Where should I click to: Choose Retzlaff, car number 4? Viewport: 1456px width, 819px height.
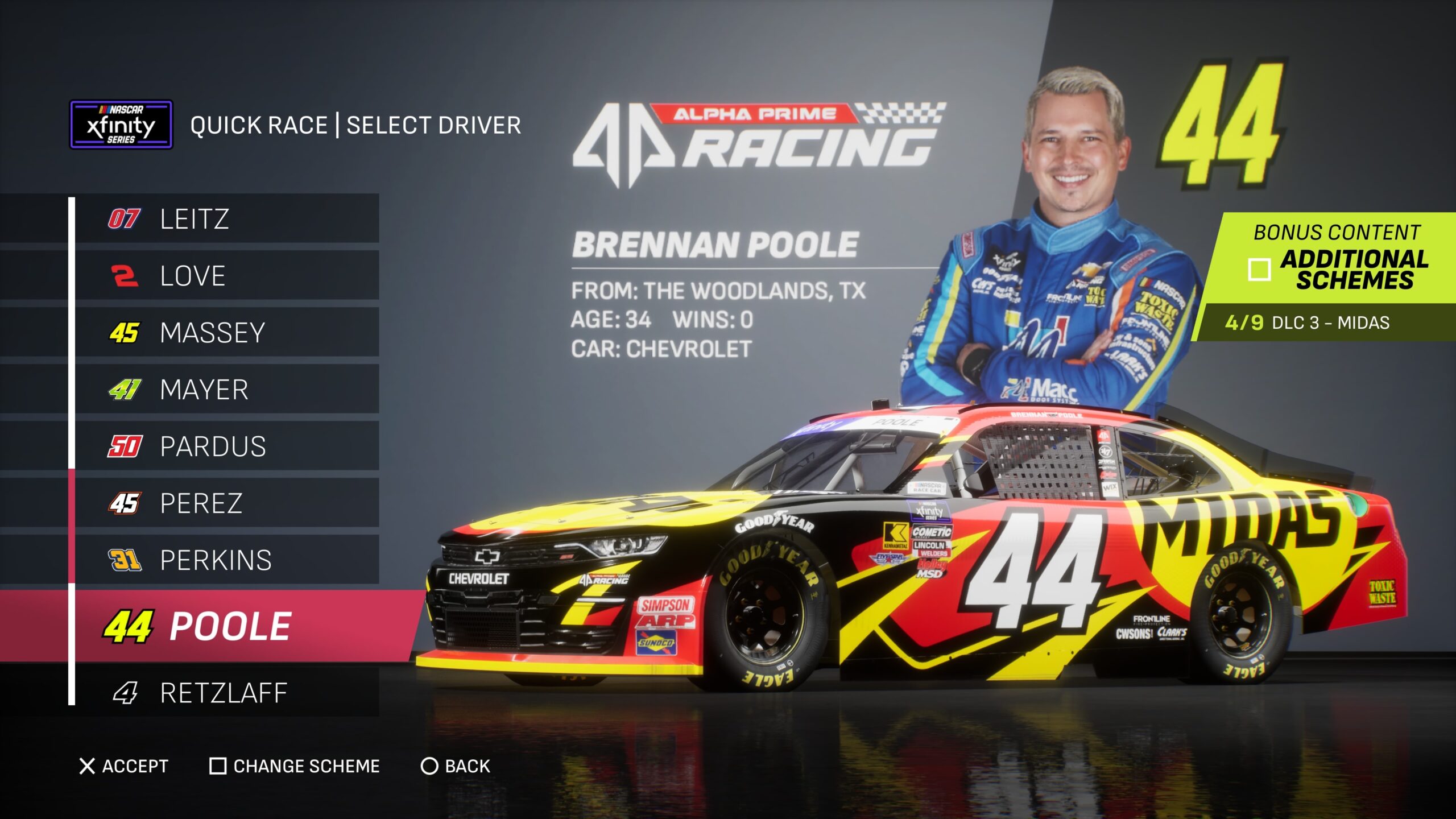coord(226,693)
